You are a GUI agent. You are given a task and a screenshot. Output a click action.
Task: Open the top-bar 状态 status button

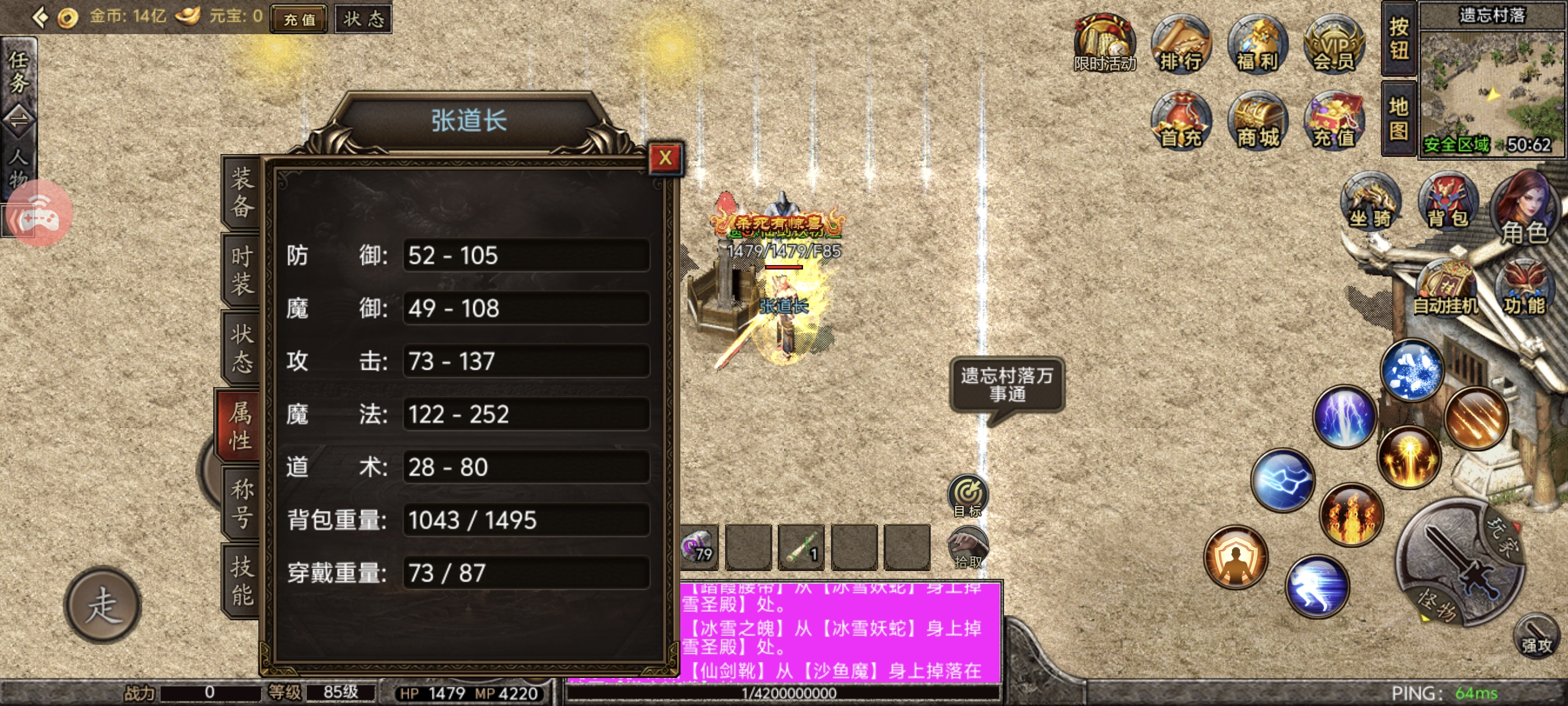pyautogui.click(x=363, y=19)
